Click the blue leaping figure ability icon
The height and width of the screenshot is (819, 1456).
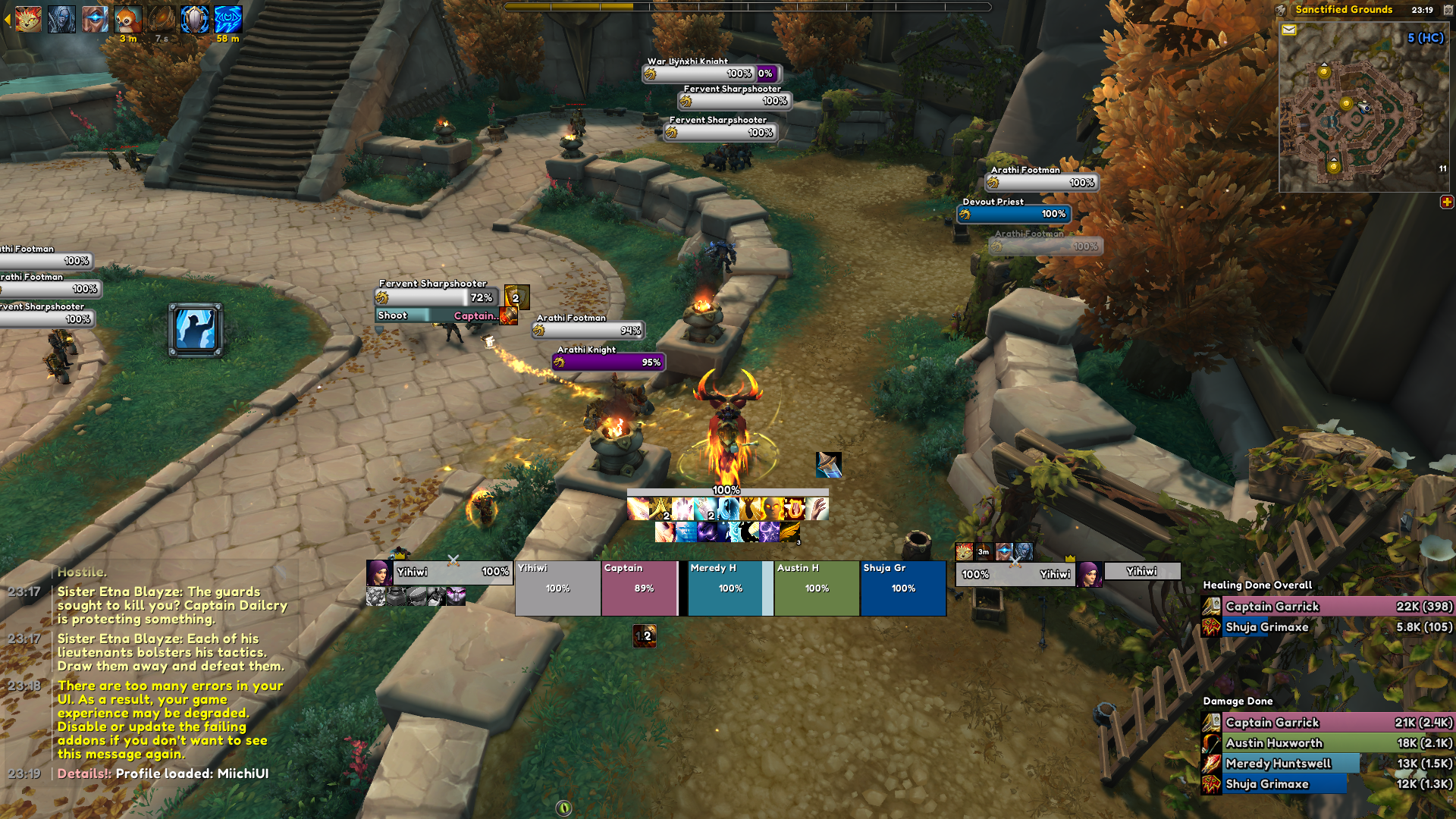[x=196, y=330]
